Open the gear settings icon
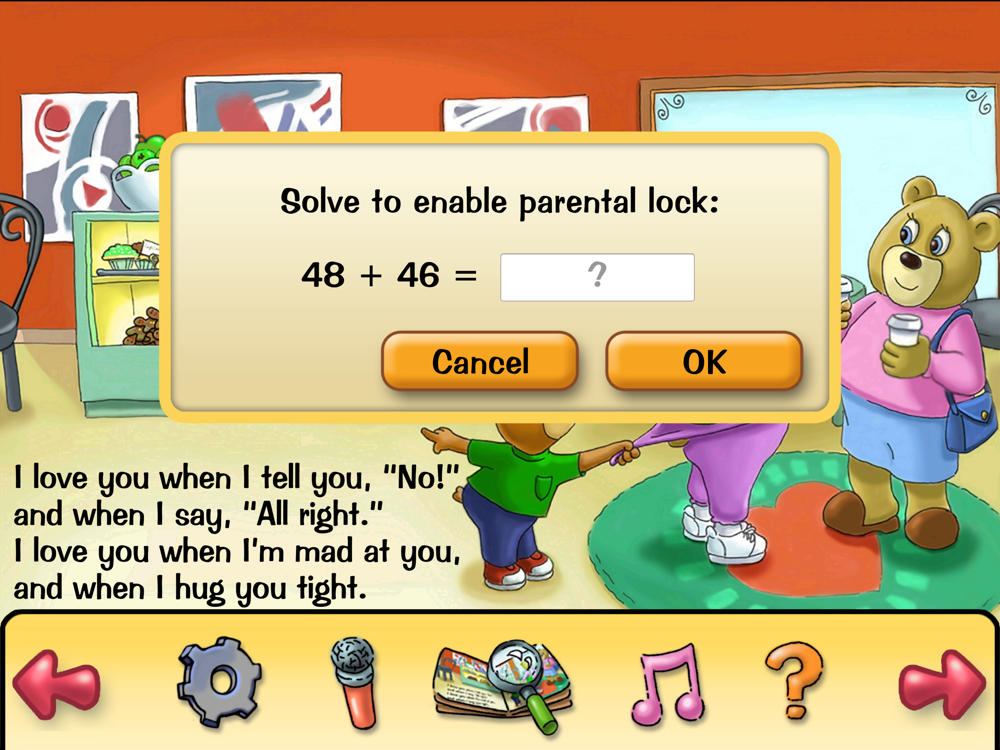 pos(220,682)
